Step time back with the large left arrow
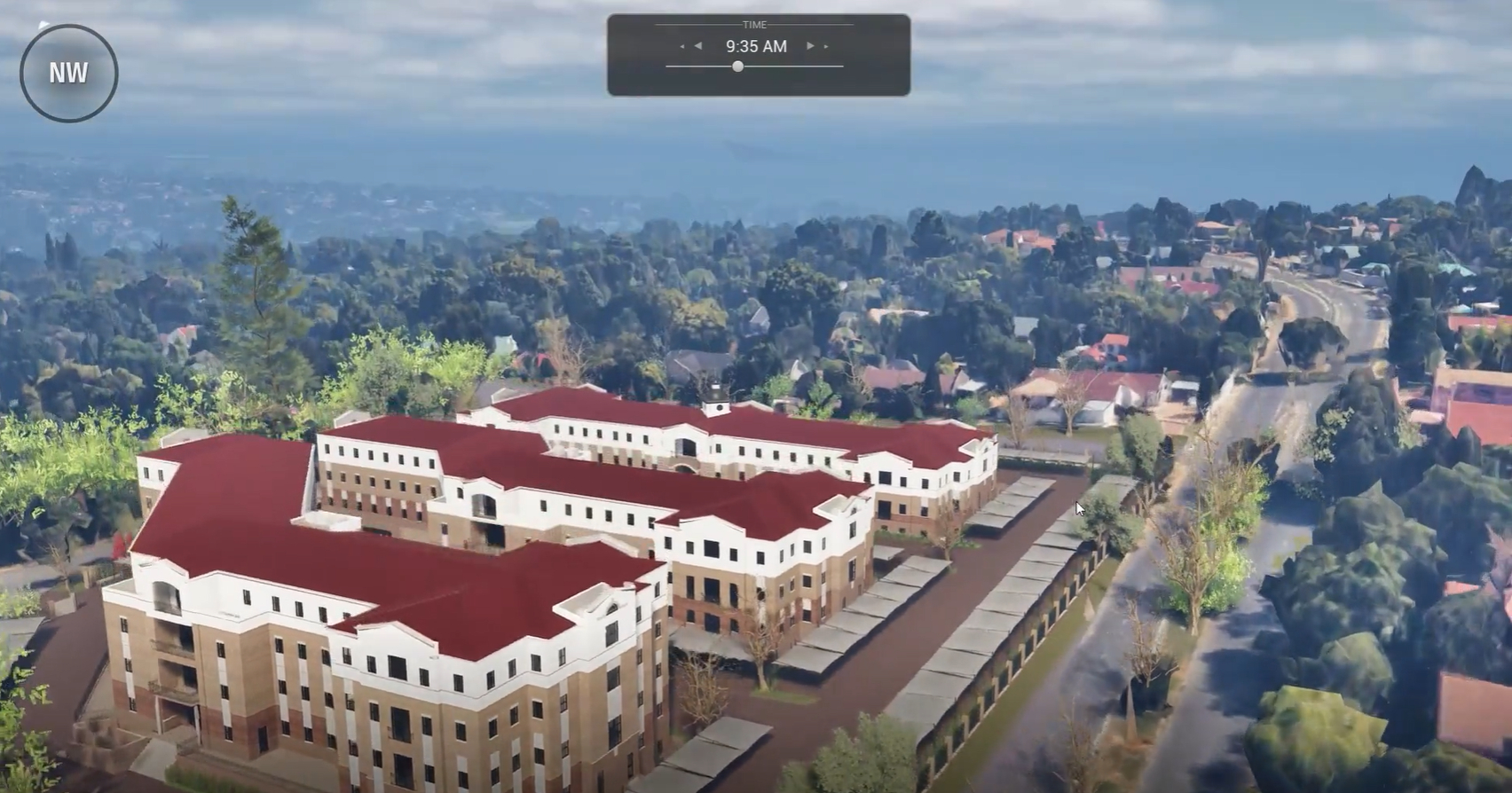 698,46
